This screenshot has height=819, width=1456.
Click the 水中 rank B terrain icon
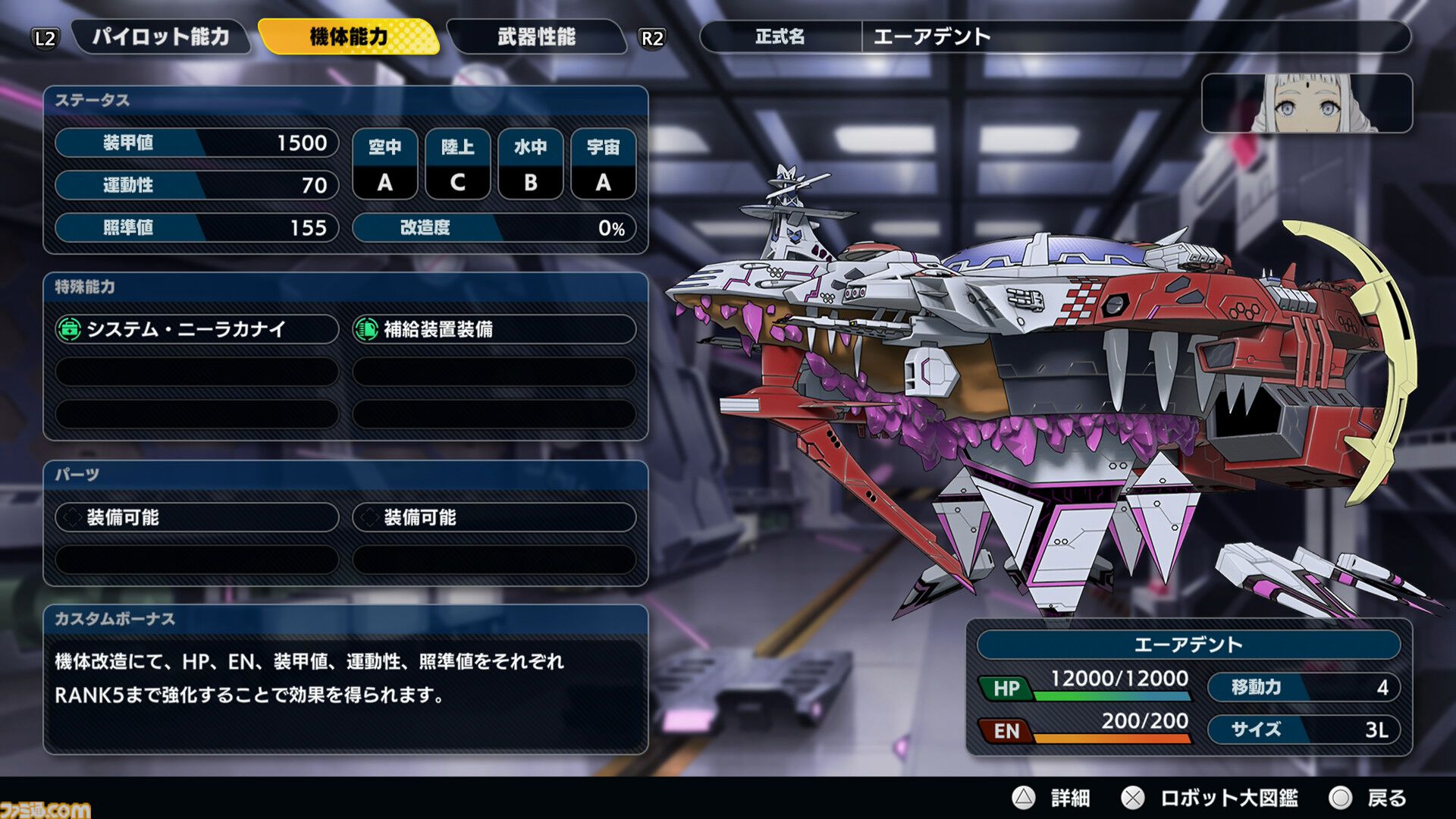pyautogui.click(x=531, y=164)
